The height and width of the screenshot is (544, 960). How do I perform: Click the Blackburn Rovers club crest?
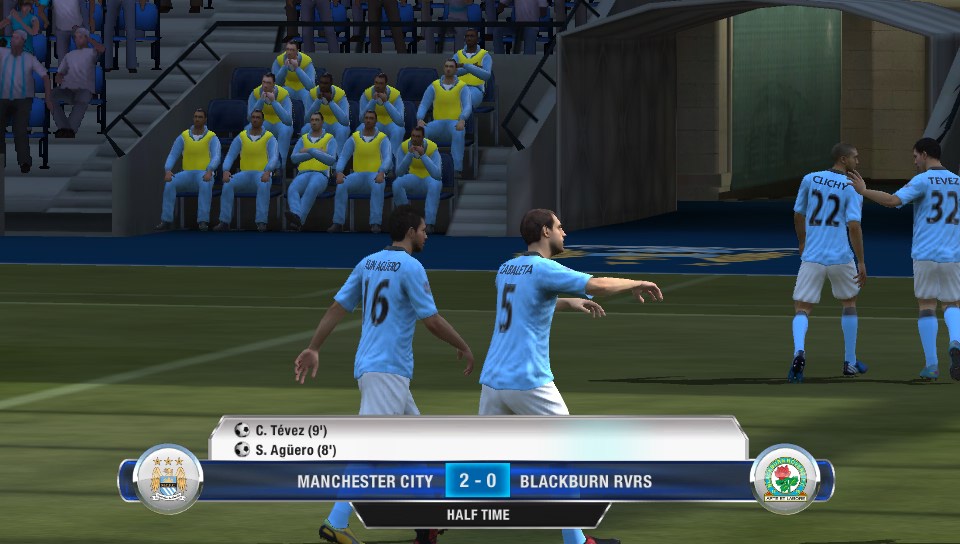point(785,479)
